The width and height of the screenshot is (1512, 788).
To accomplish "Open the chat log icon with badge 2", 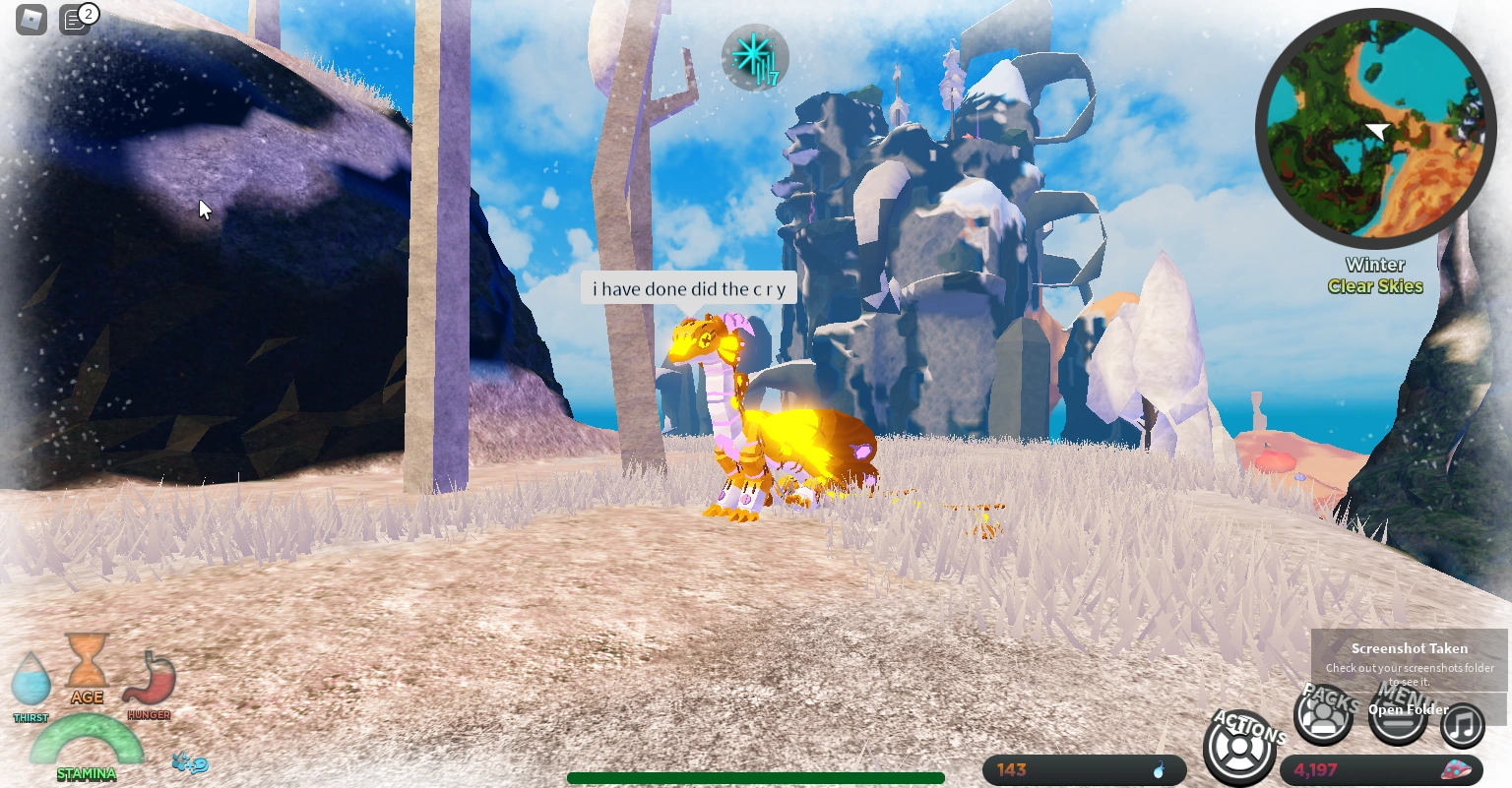I will [75, 20].
